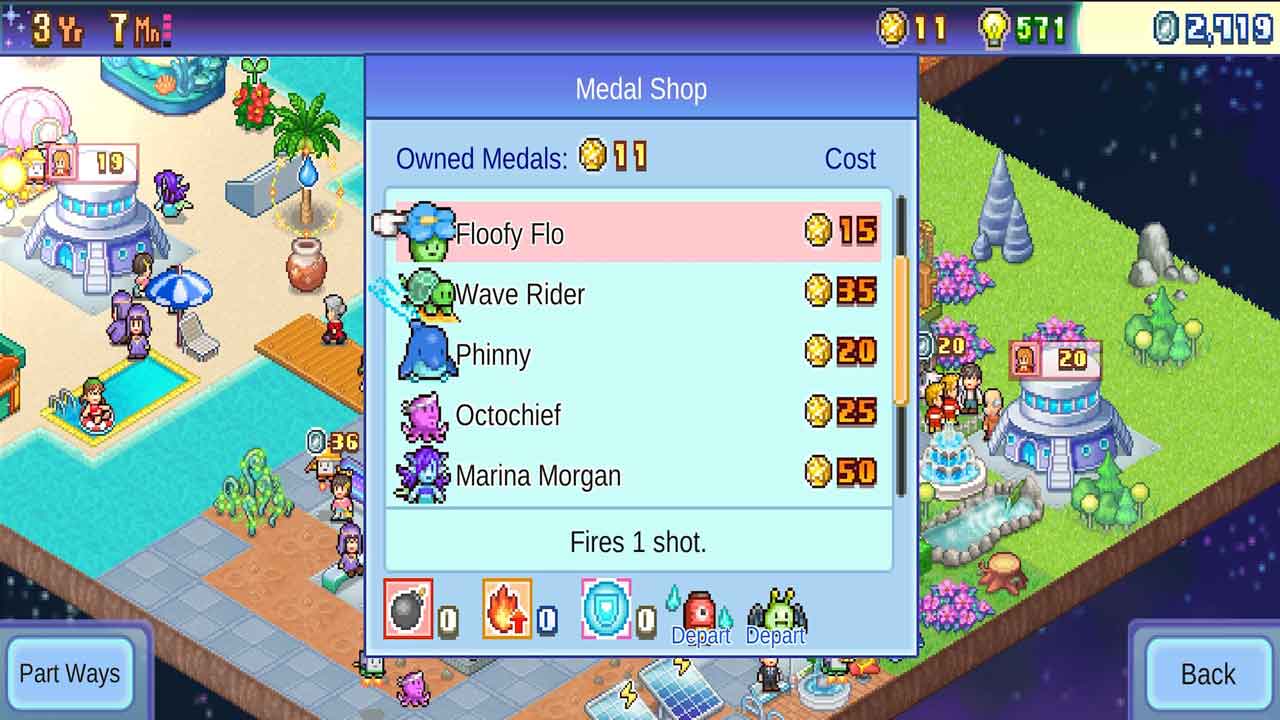Screen dimensions: 1280x720
Task: Select the fire power-up icon
Action: [x=507, y=609]
